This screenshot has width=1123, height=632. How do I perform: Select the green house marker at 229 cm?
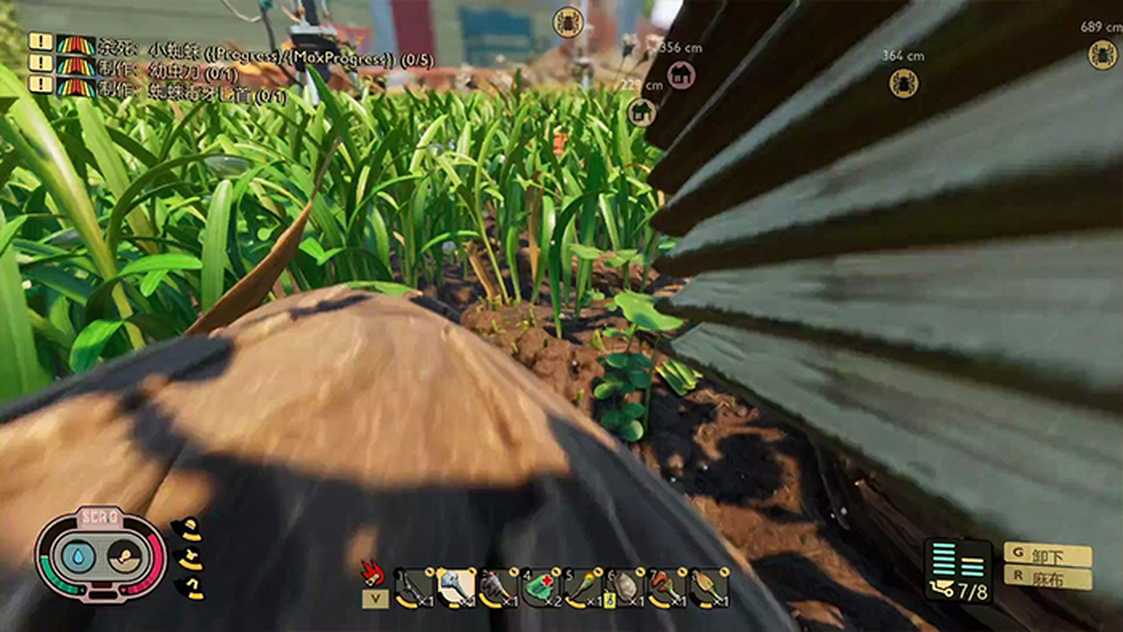[x=642, y=111]
